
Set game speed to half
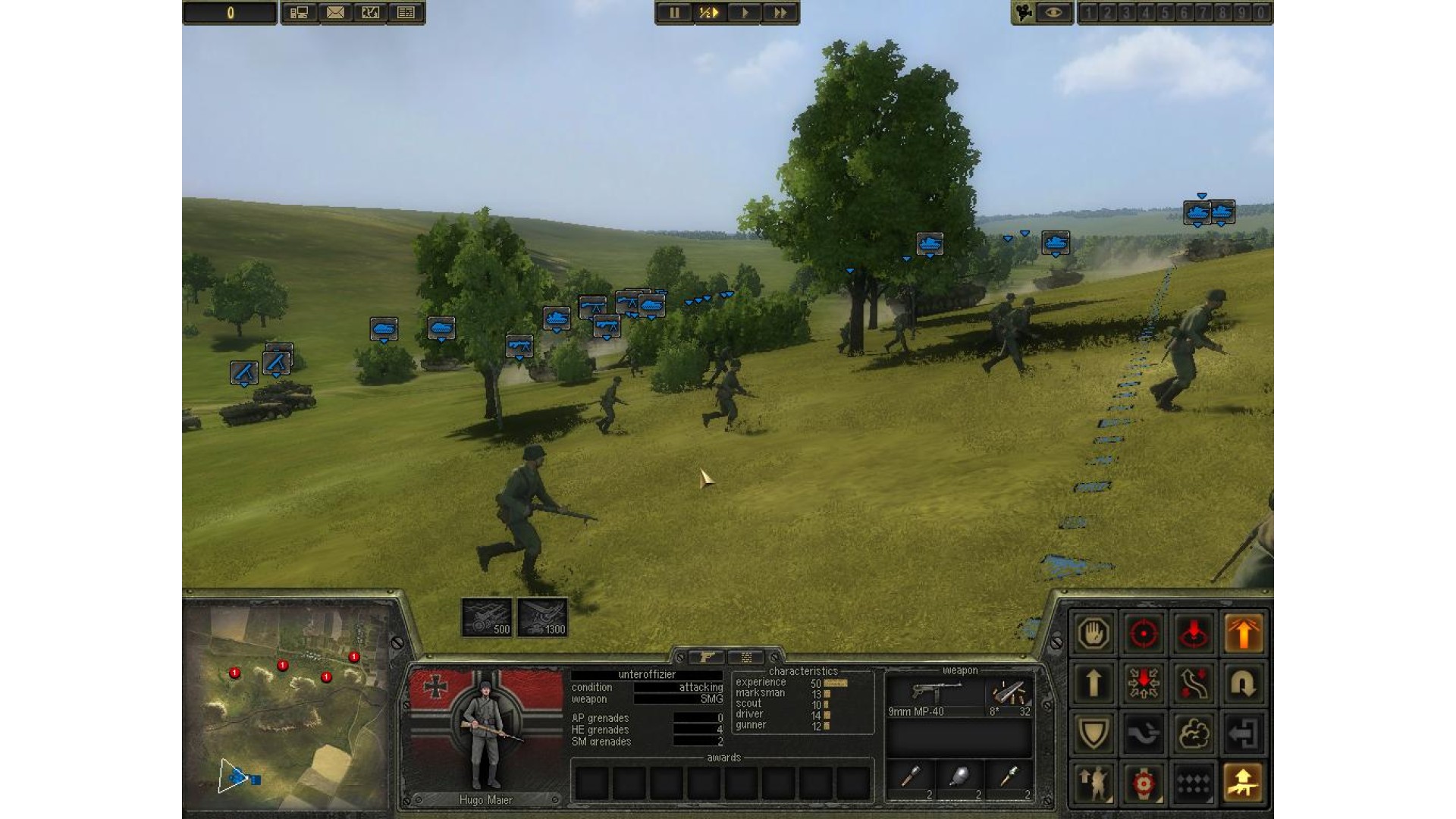pyautogui.click(x=708, y=13)
